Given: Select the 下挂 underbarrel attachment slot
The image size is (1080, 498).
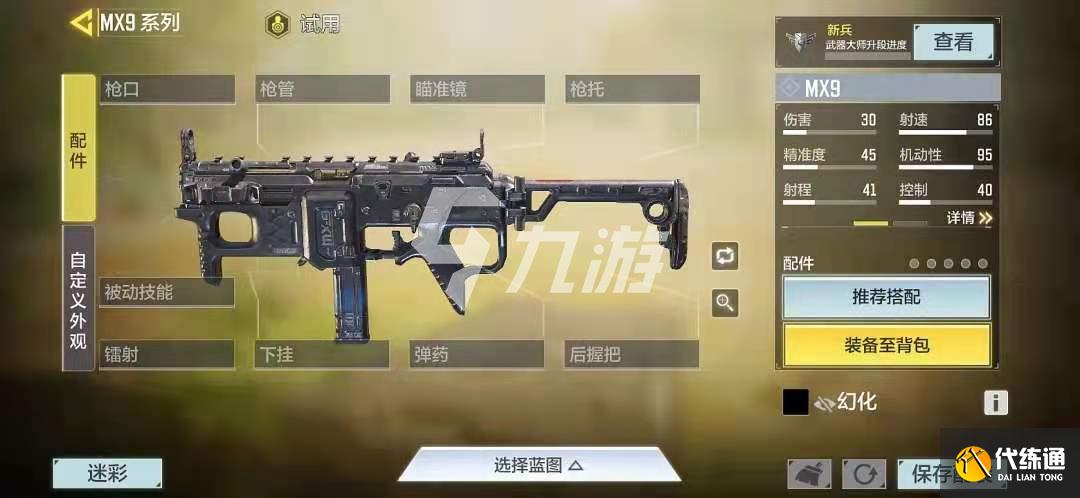Looking at the screenshot, I should 322,354.
